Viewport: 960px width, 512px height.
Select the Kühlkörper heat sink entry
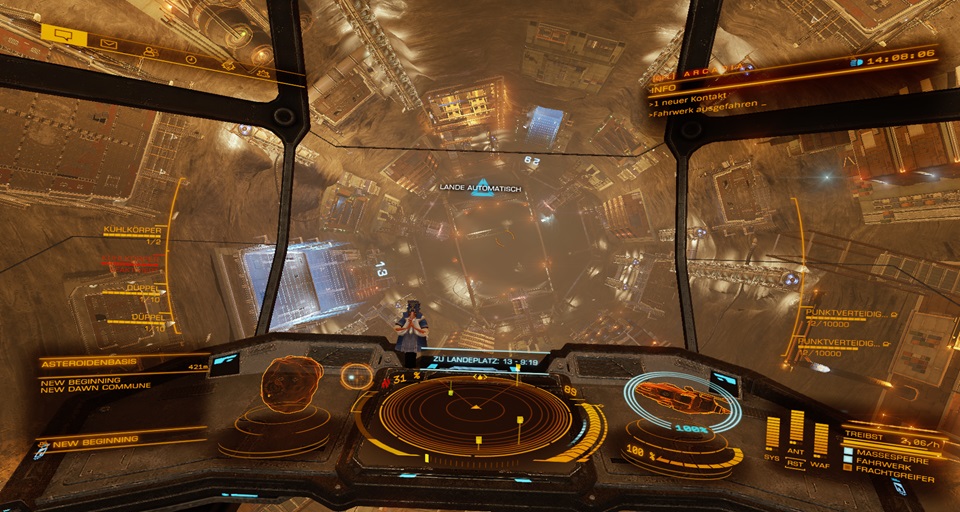132,230
